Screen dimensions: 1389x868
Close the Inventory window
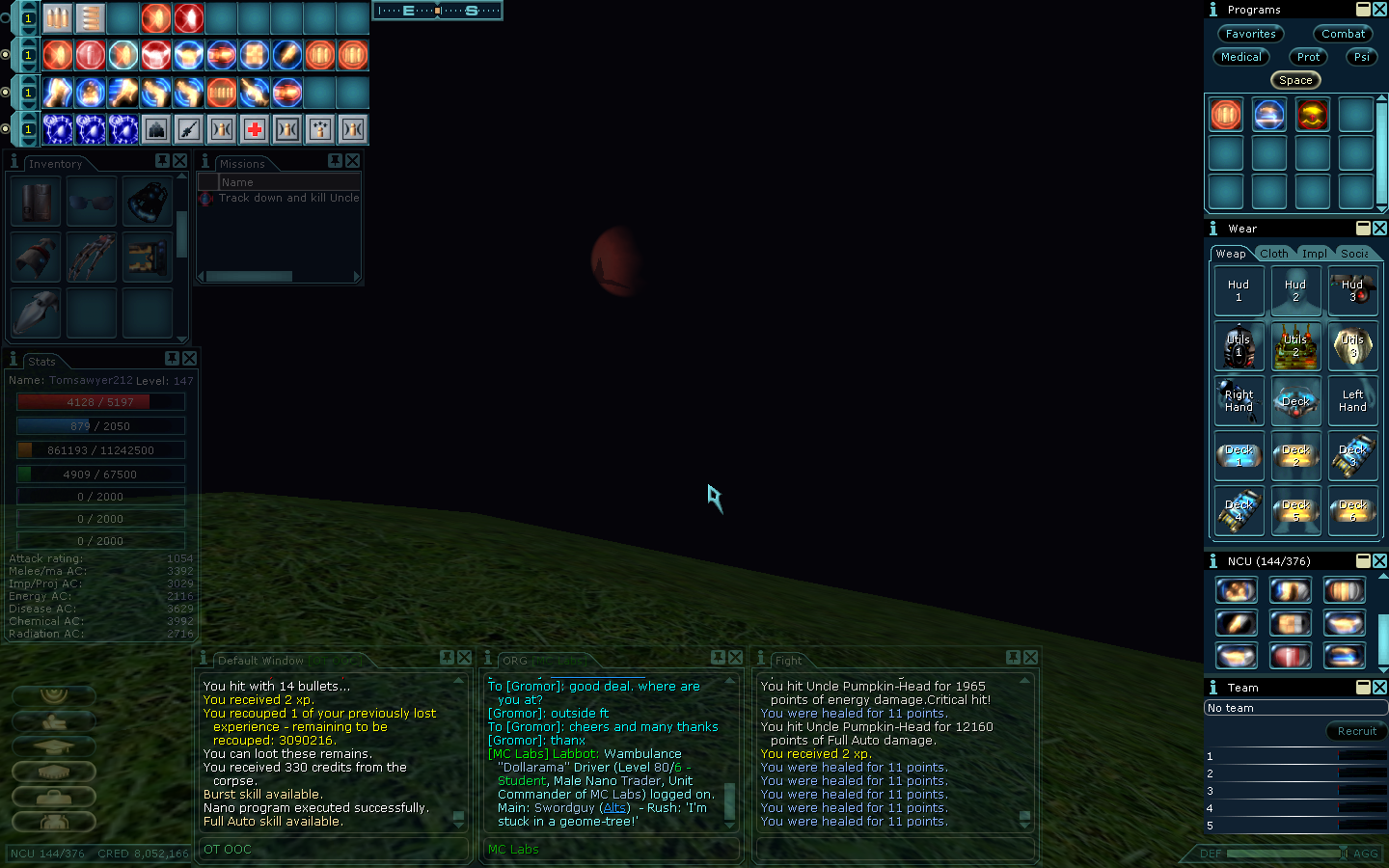click(x=179, y=161)
